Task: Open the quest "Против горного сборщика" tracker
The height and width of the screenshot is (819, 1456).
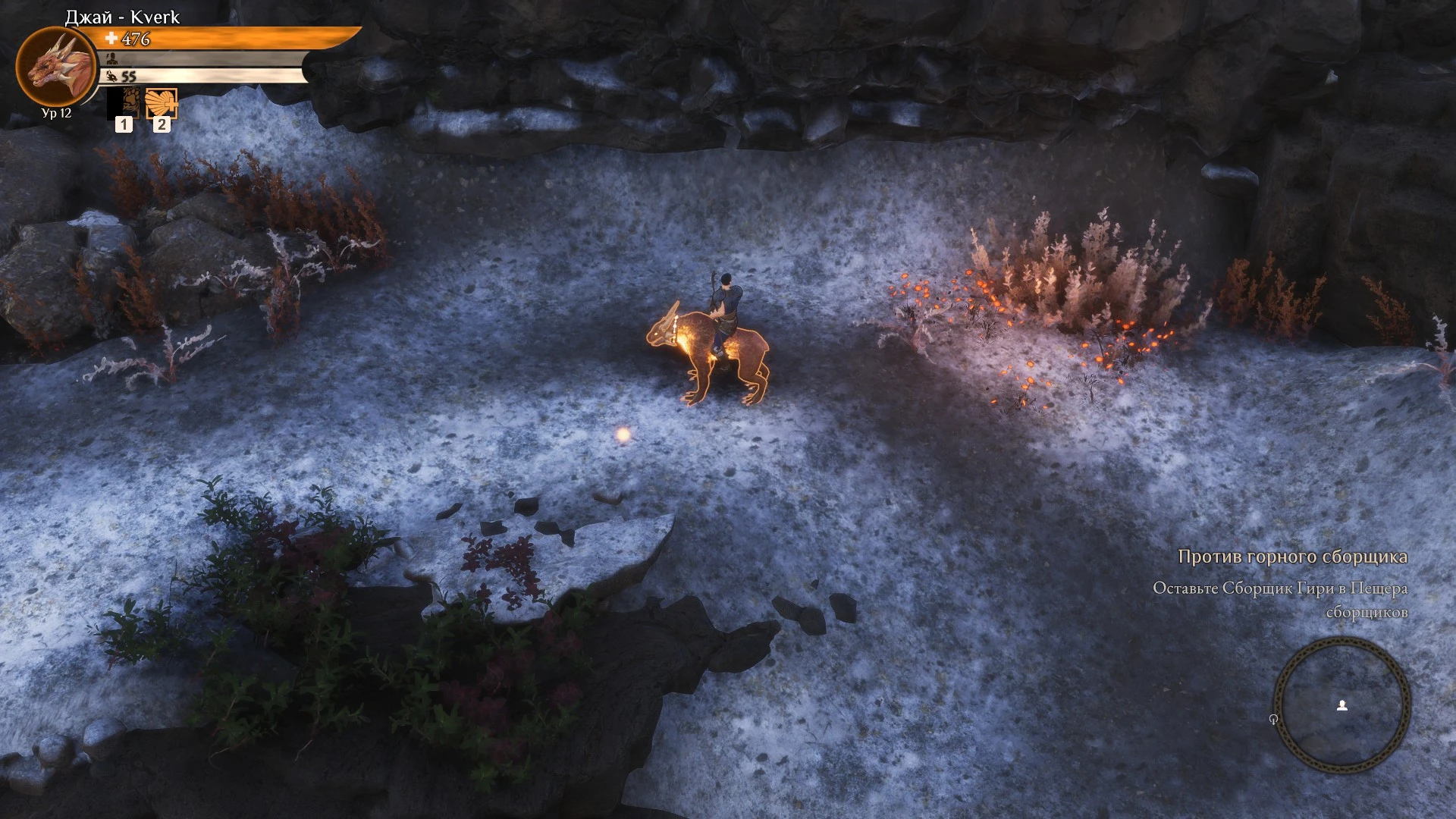Action: 1292,557
